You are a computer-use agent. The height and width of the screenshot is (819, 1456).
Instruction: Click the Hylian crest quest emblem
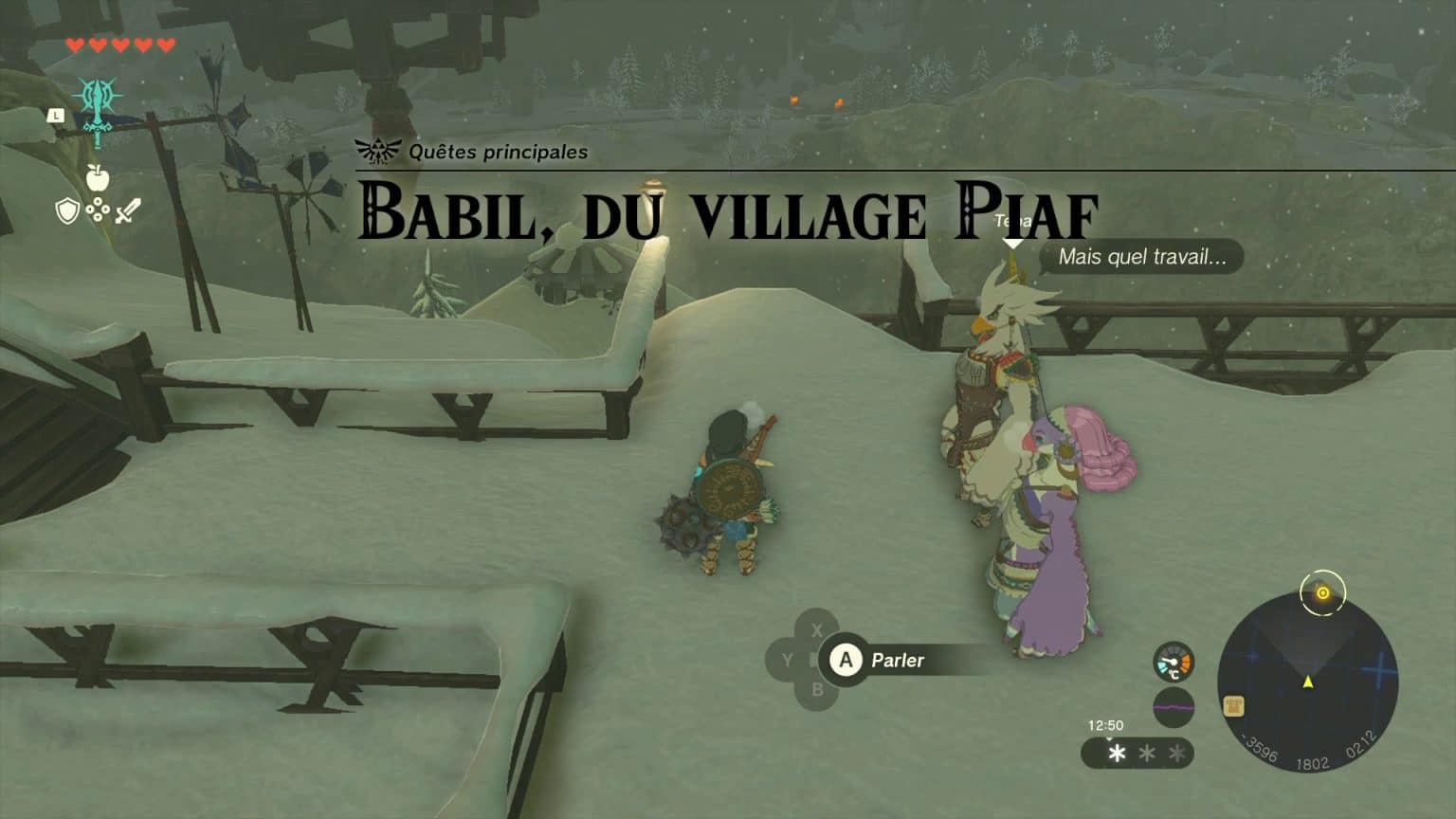[377, 150]
